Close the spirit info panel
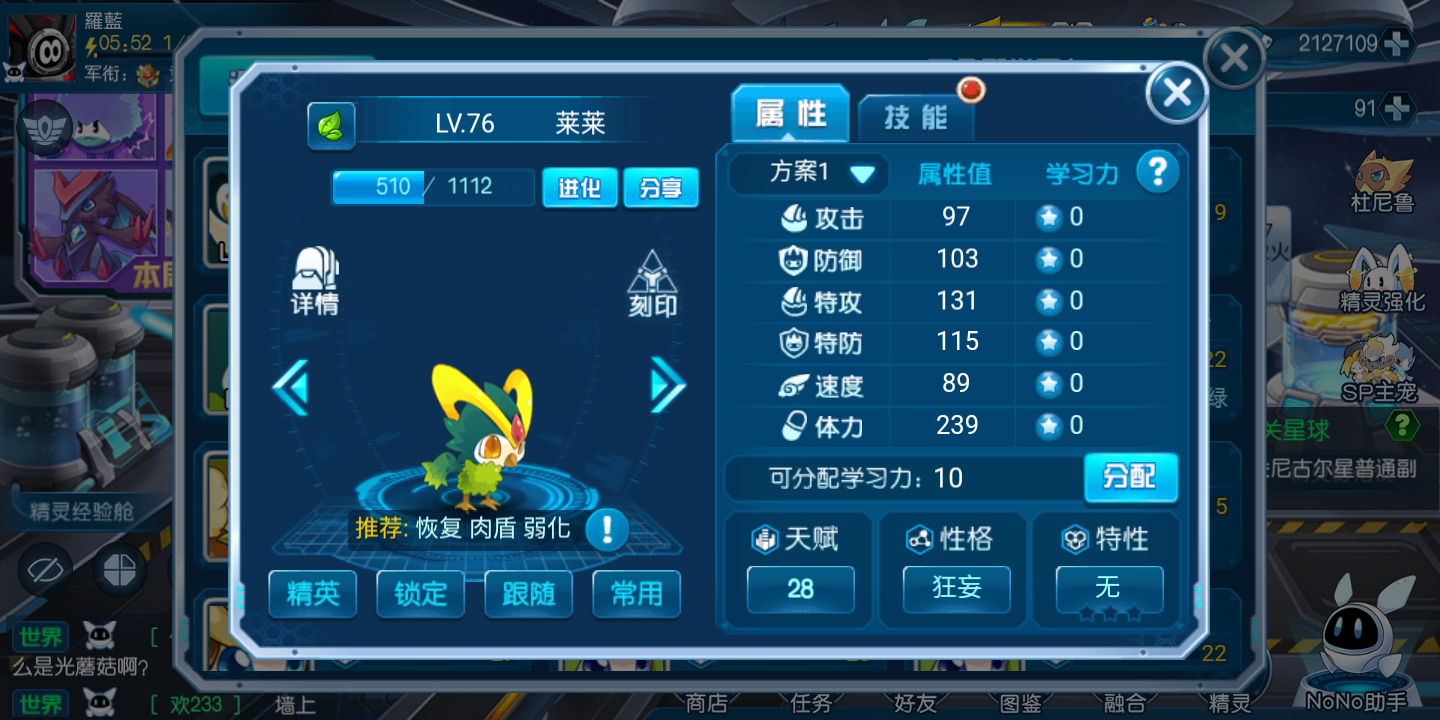The width and height of the screenshot is (1440, 720). tap(1177, 94)
